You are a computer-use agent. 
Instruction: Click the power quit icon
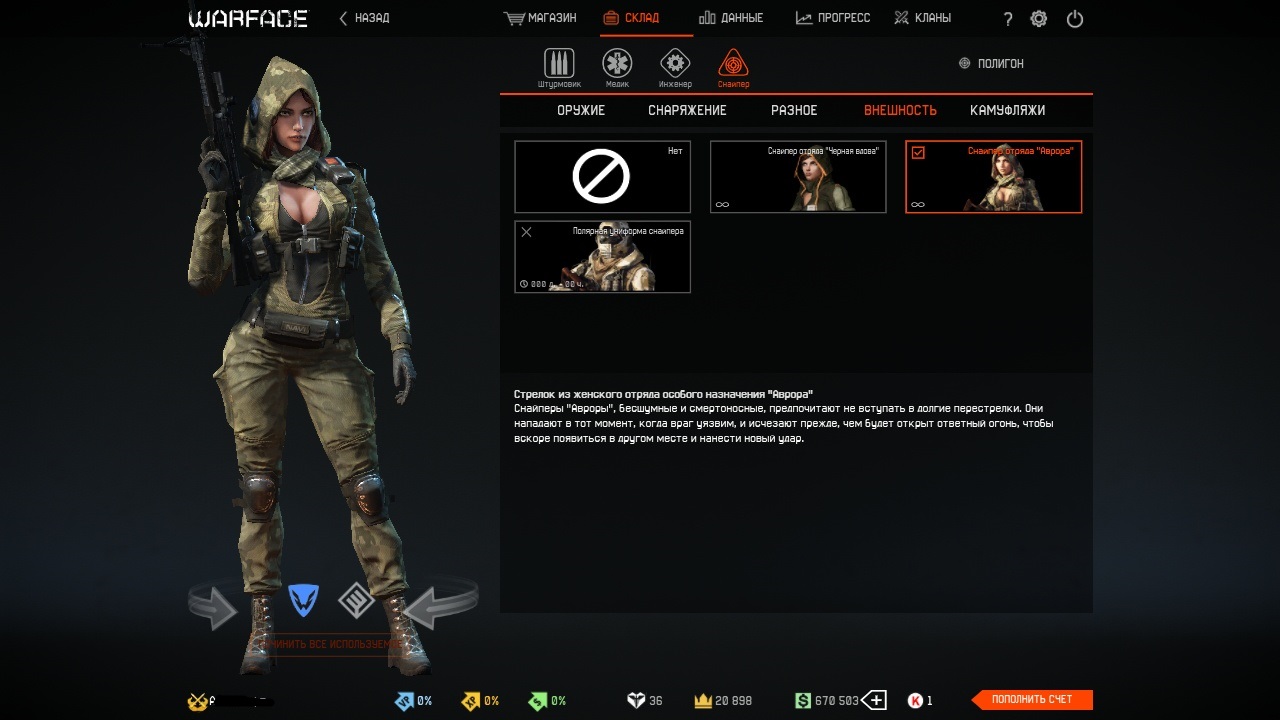(x=1075, y=19)
